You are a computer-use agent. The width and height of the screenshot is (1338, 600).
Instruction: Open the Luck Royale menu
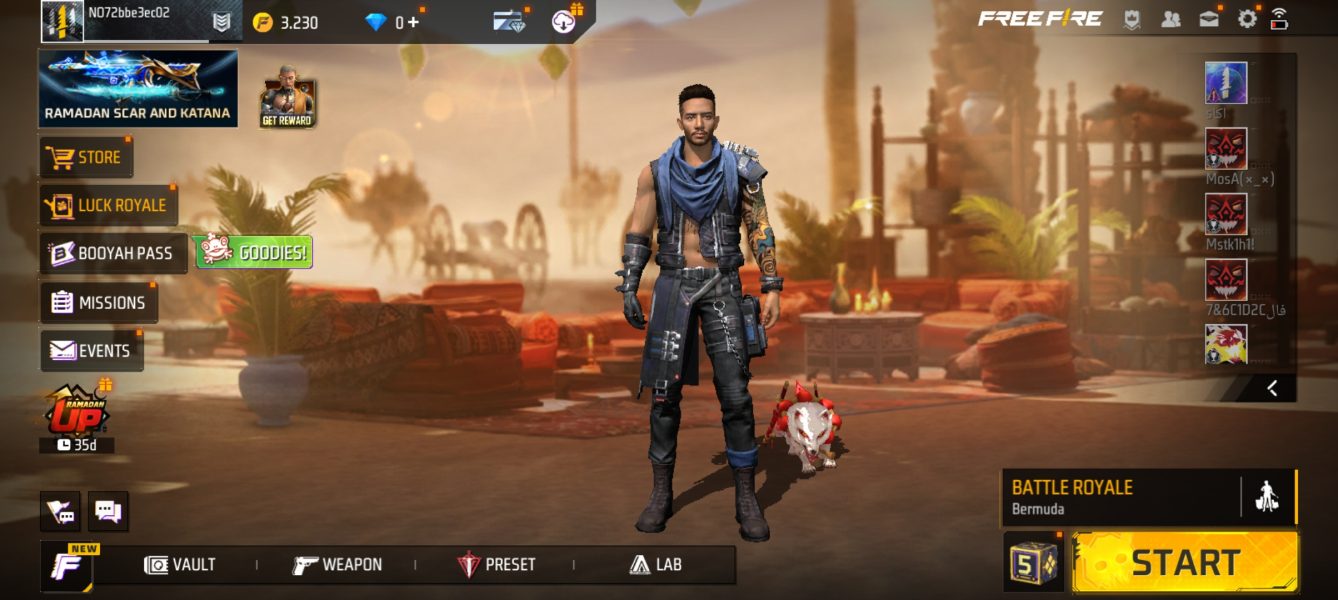click(x=108, y=205)
